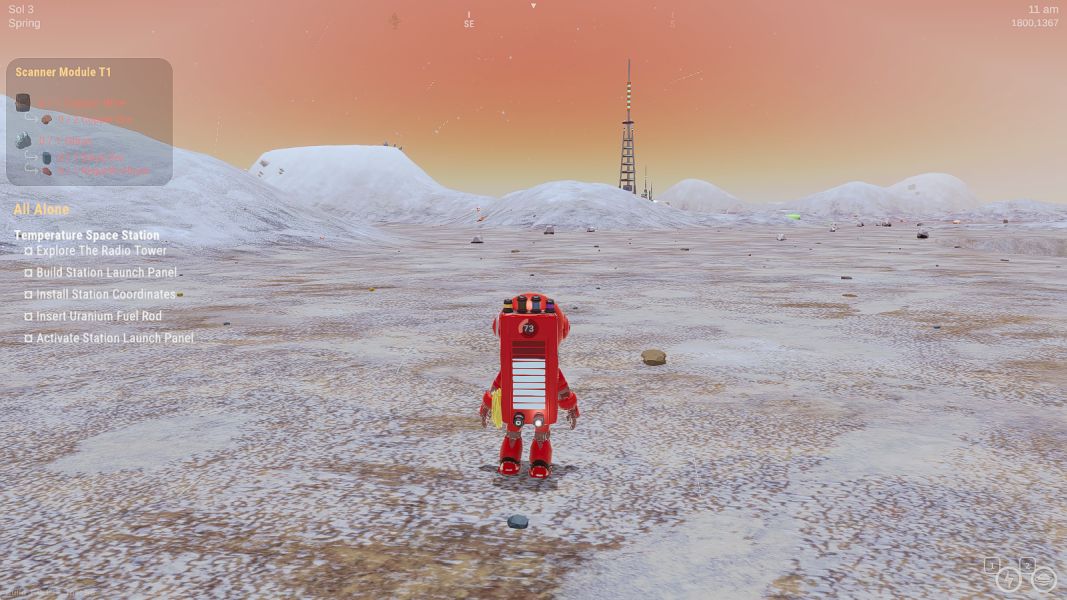Select the Explore The Radio Tower objective
Image resolution: width=1067 pixels, height=600 pixels.
(x=101, y=251)
